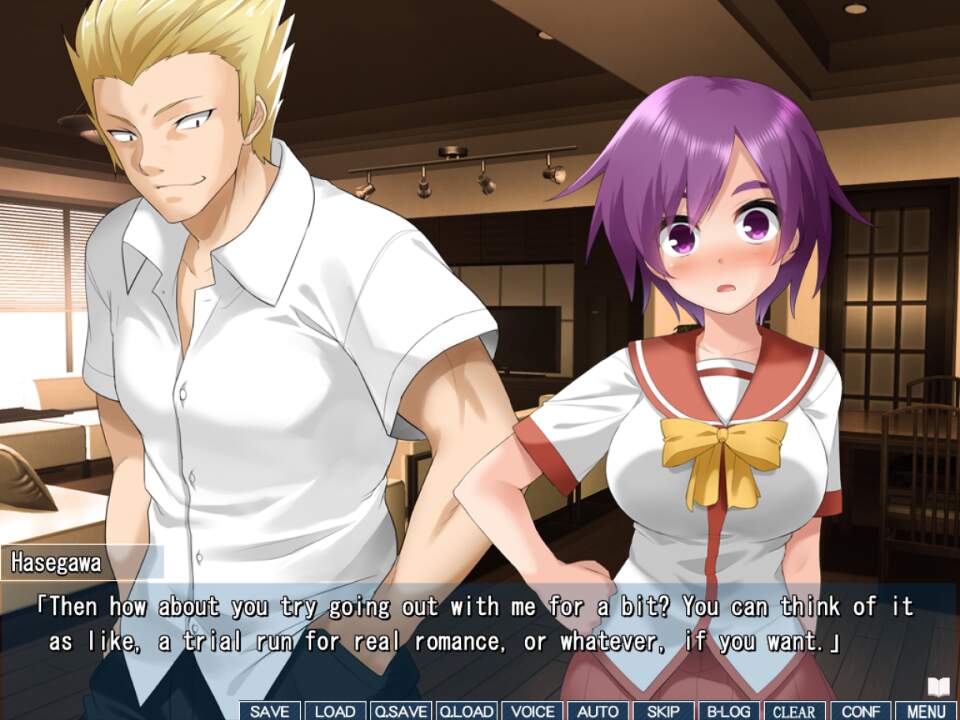The width and height of the screenshot is (960, 720).
Task: Toggle AUTO text advance
Action: [598, 711]
